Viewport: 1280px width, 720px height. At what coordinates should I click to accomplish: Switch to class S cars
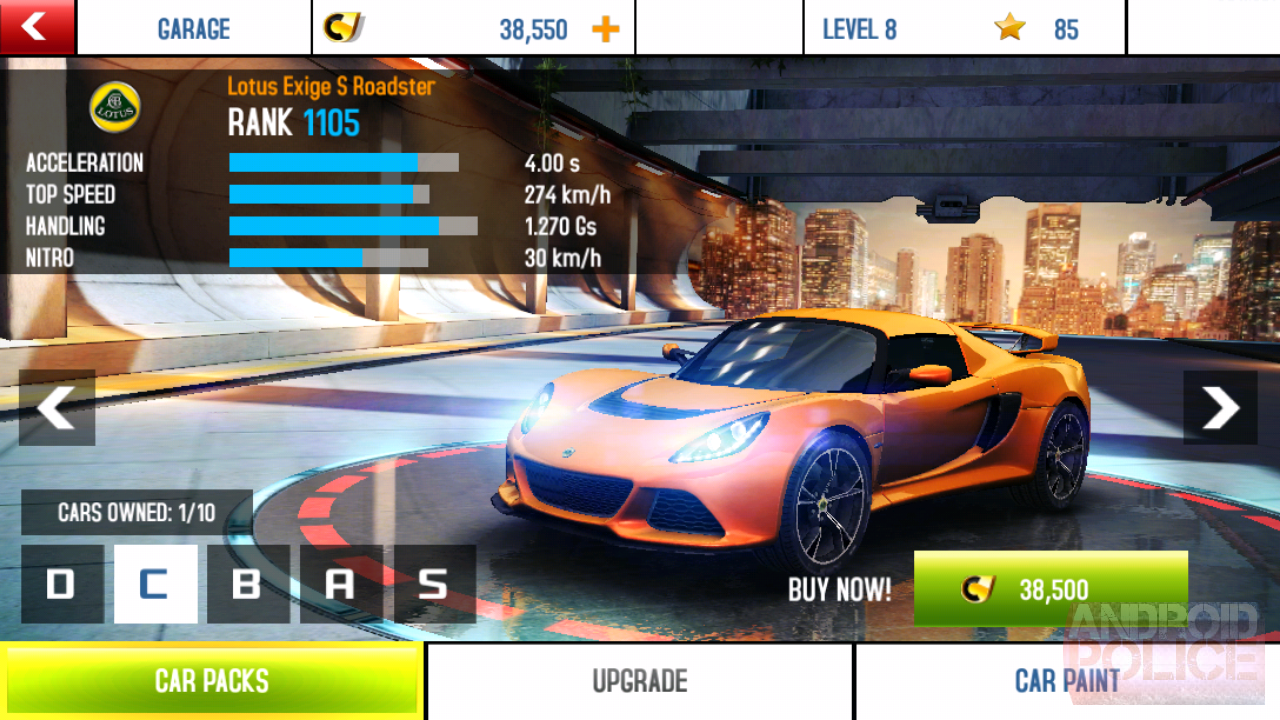(x=434, y=584)
